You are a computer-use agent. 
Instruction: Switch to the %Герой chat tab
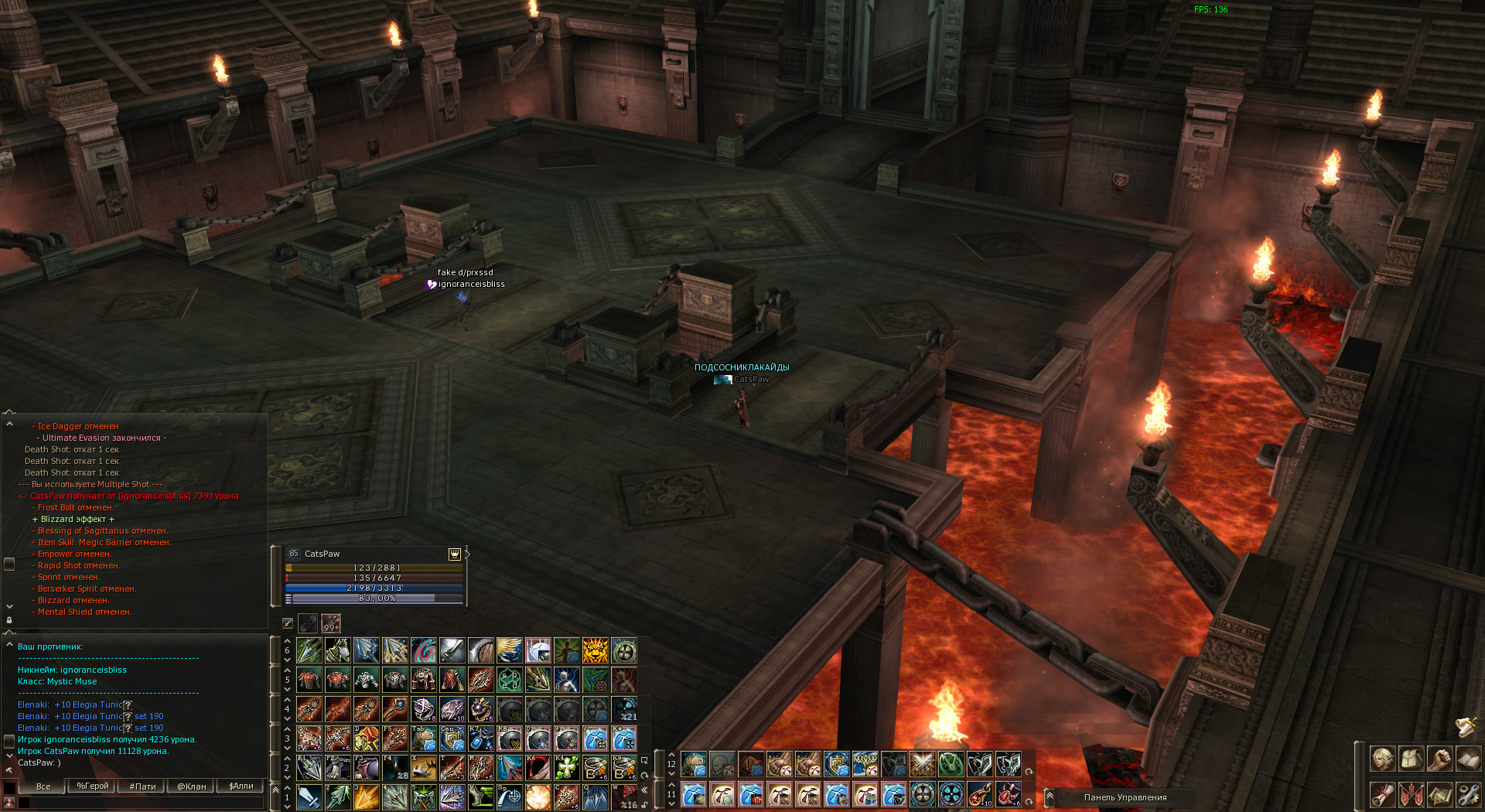[93, 786]
